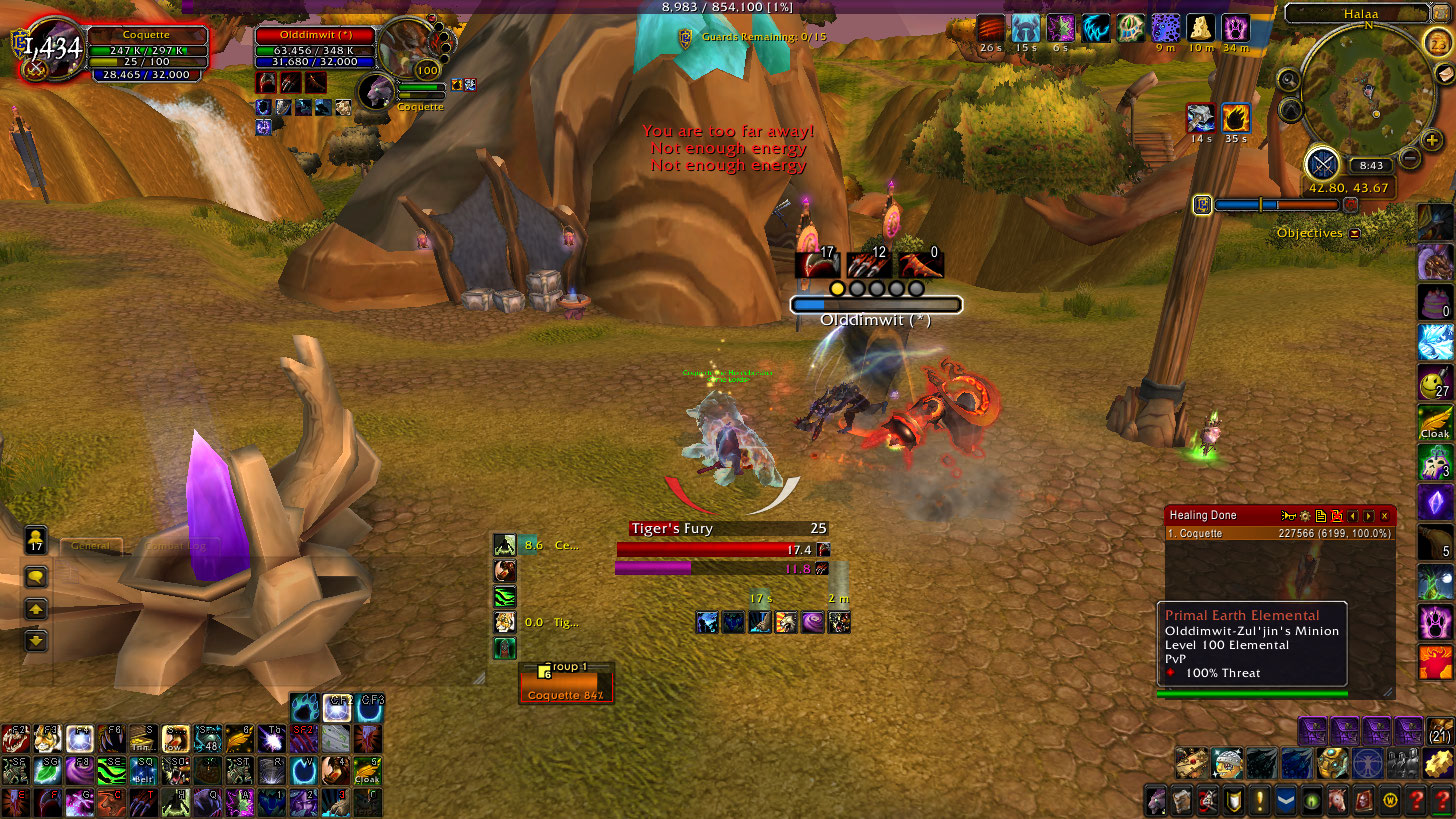The image size is (1456, 819).
Task: Open the crossed-swords PvP button by the minimap
Action: (x=1323, y=163)
